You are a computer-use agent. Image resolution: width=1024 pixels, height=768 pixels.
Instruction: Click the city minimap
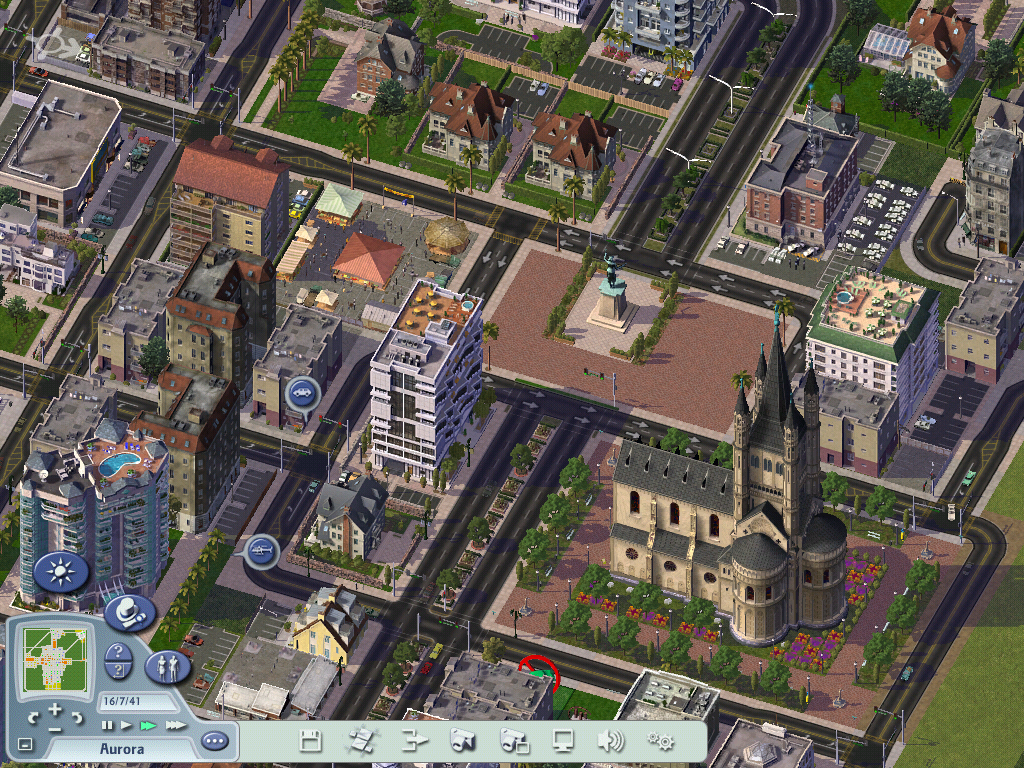55,660
